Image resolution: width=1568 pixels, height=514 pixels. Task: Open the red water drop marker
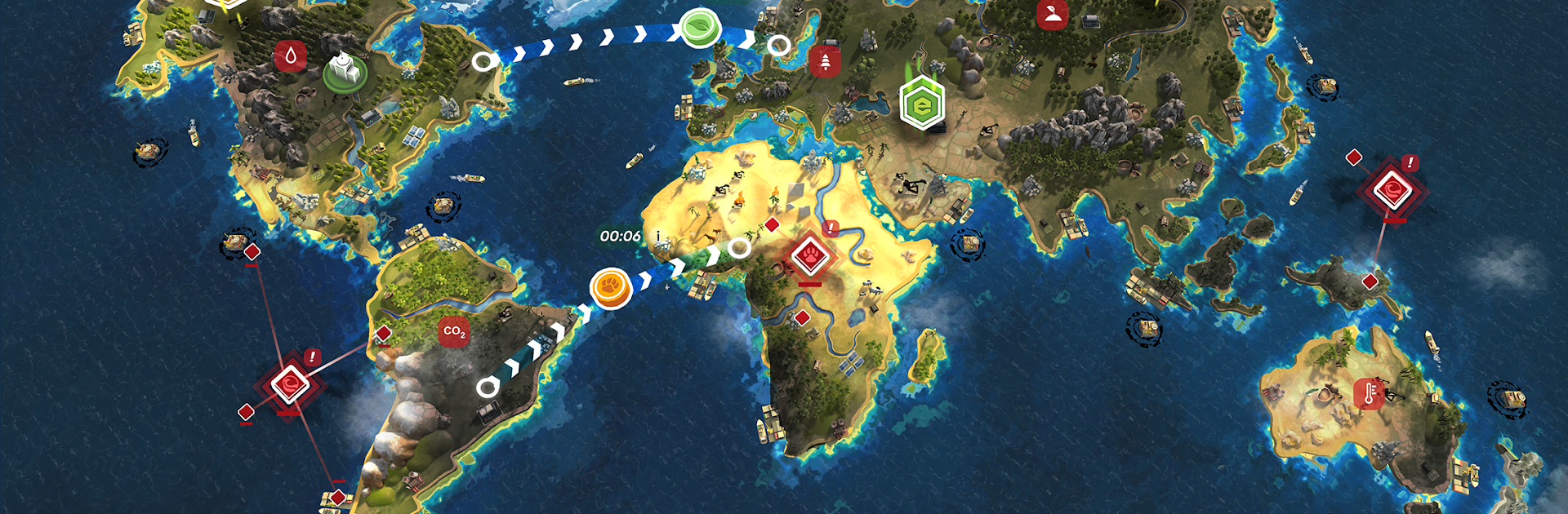coord(290,56)
